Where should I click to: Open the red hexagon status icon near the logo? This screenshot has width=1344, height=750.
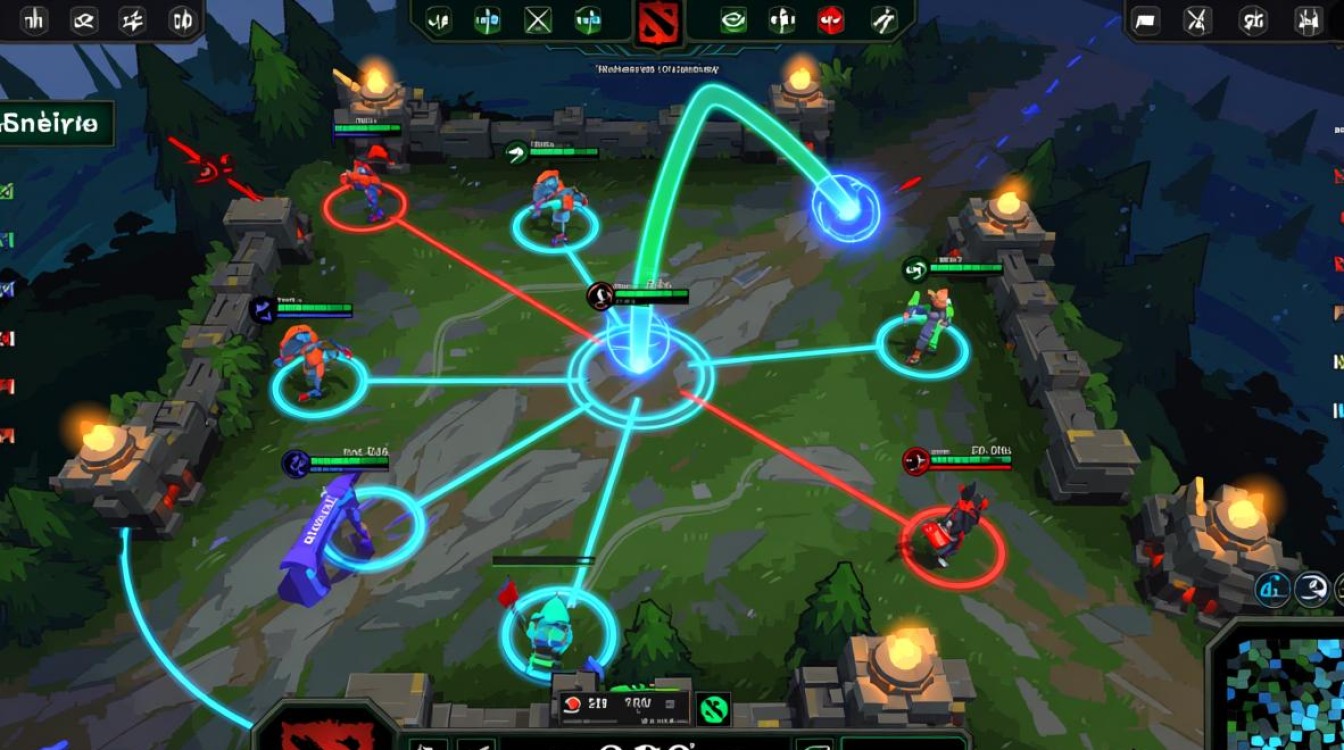830,18
